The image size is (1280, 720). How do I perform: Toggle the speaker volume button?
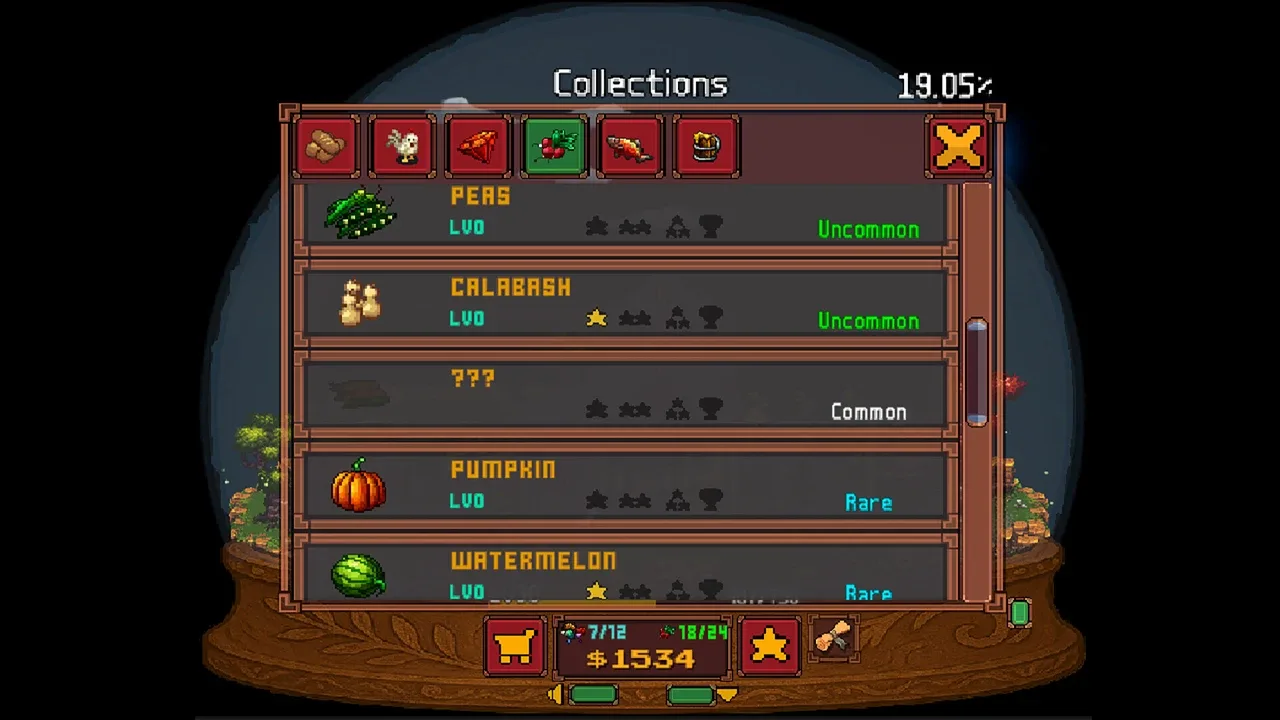[555, 695]
